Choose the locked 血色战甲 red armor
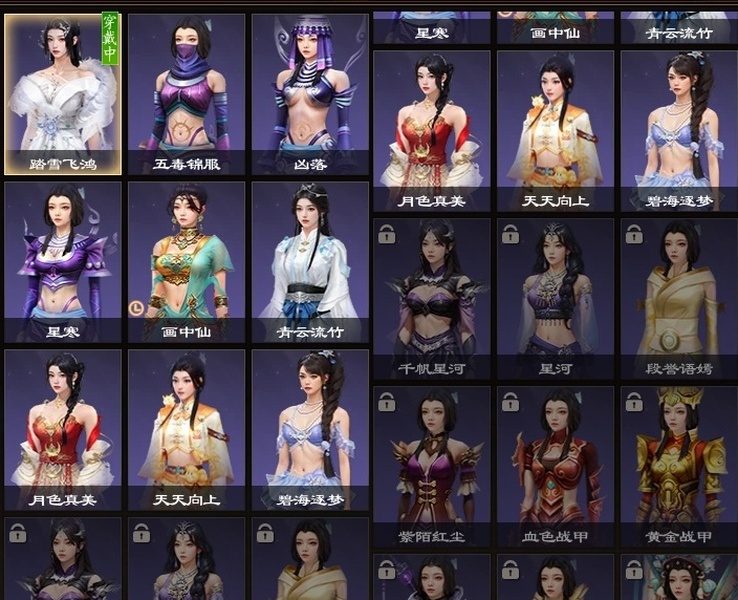Image resolution: width=738 pixels, height=600 pixels. point(555,466)
